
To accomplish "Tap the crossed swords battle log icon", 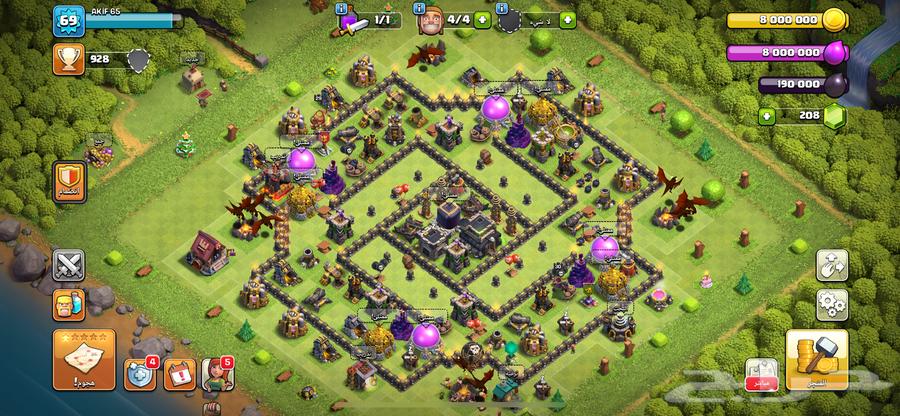I will tap(68, 264).
